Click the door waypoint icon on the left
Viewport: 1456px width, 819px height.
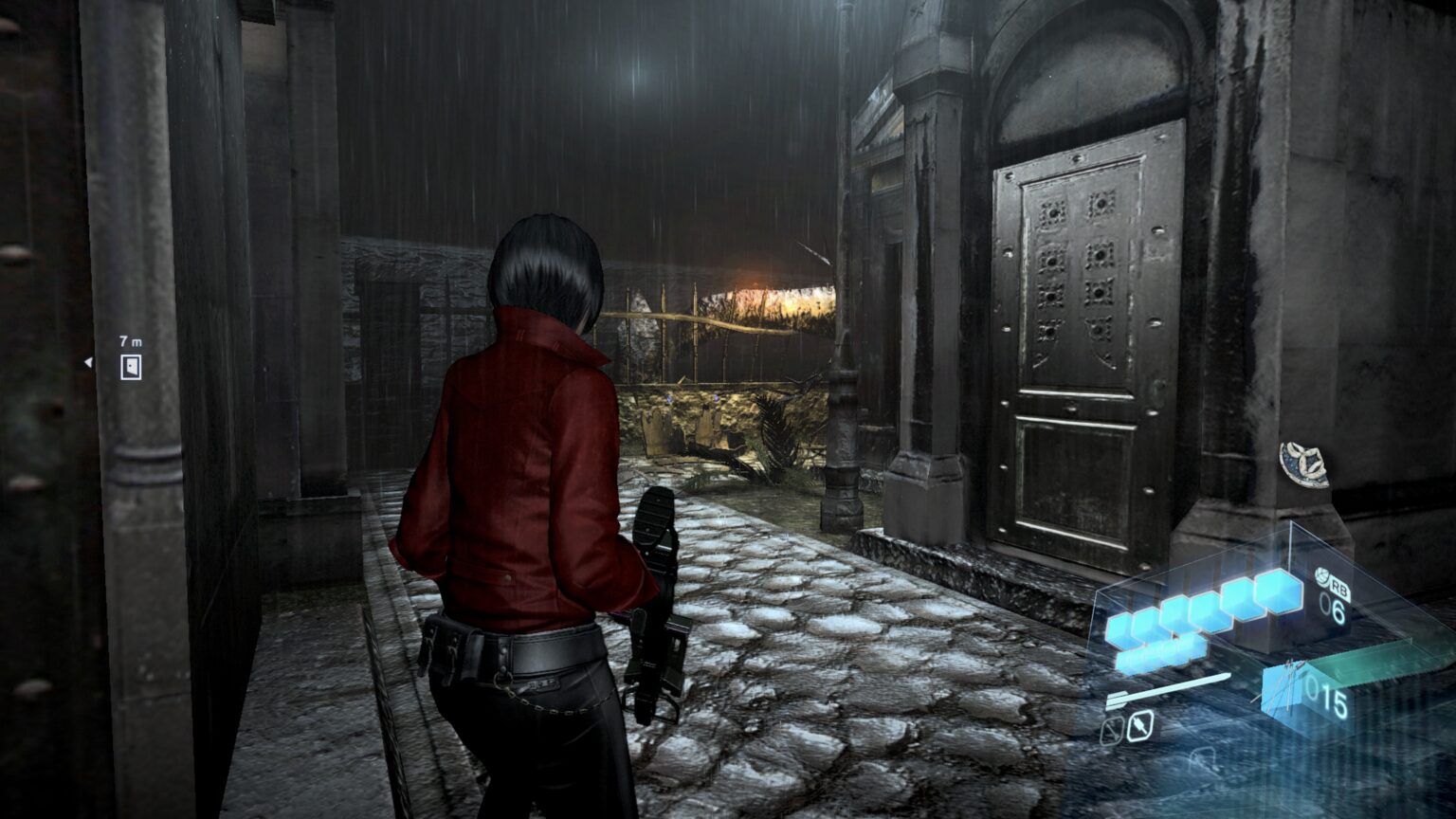[x=129, y=365]
